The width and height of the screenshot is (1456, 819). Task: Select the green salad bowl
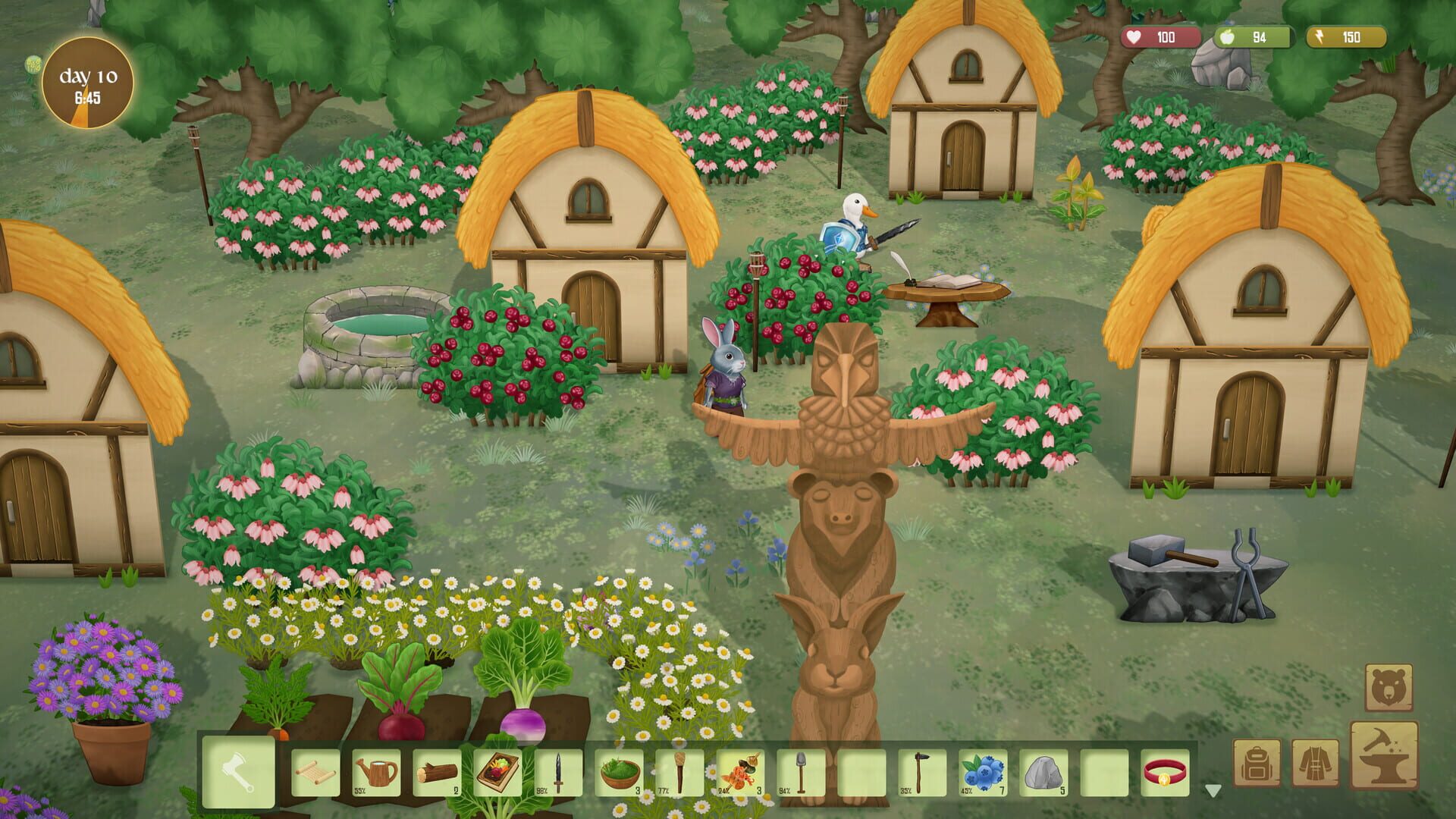click(x=619, y=773)
